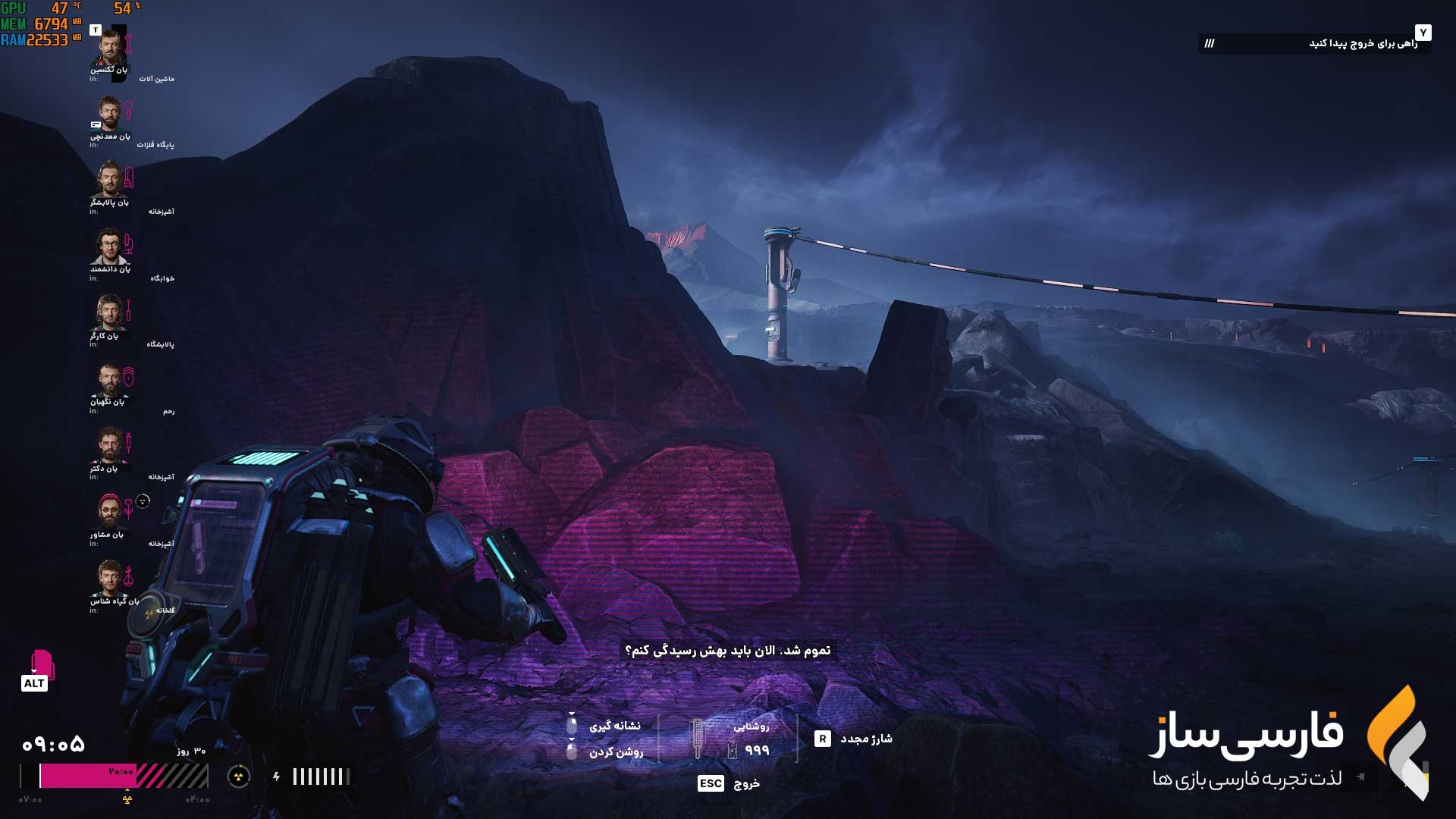Open the 'find a way out' objective tracker

[1314, 43]
